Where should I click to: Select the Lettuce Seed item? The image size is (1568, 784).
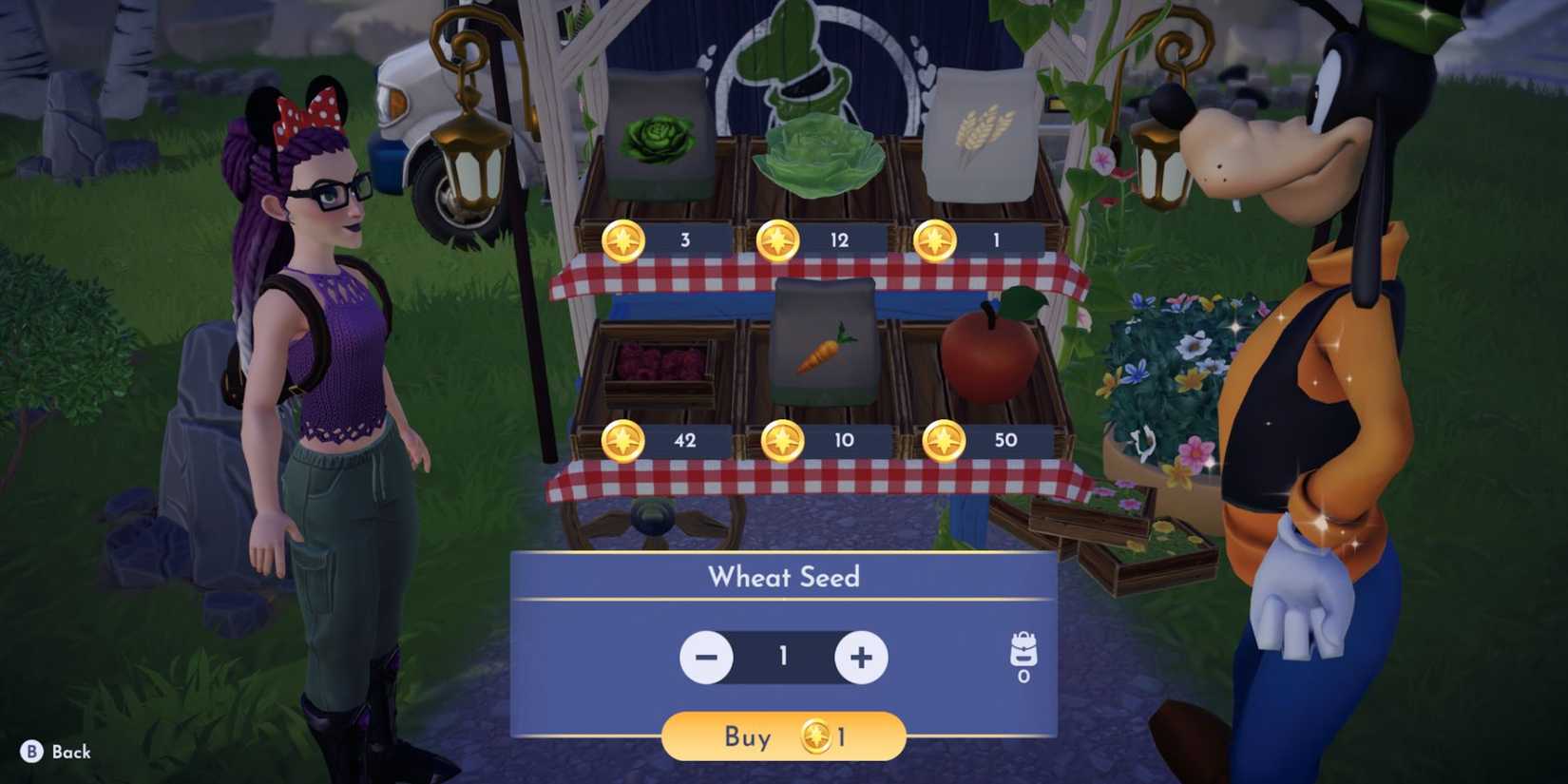click(x=659, y=141)
